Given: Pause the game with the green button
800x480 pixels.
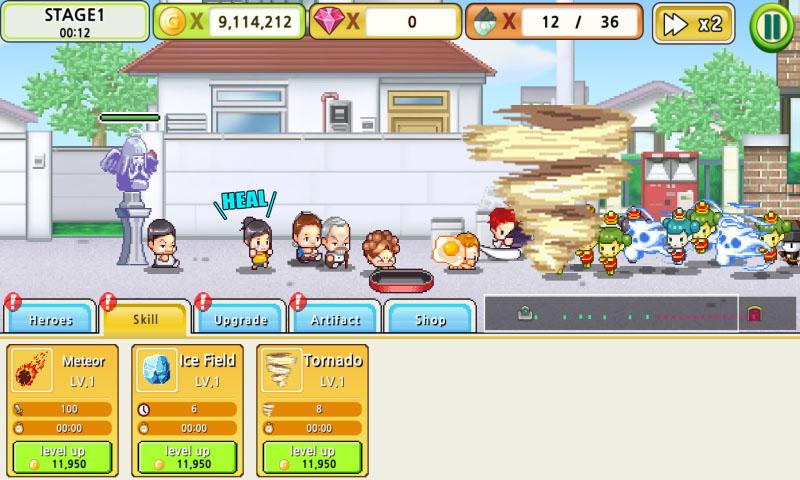Looking at the screenshot, I should [770, 24].
